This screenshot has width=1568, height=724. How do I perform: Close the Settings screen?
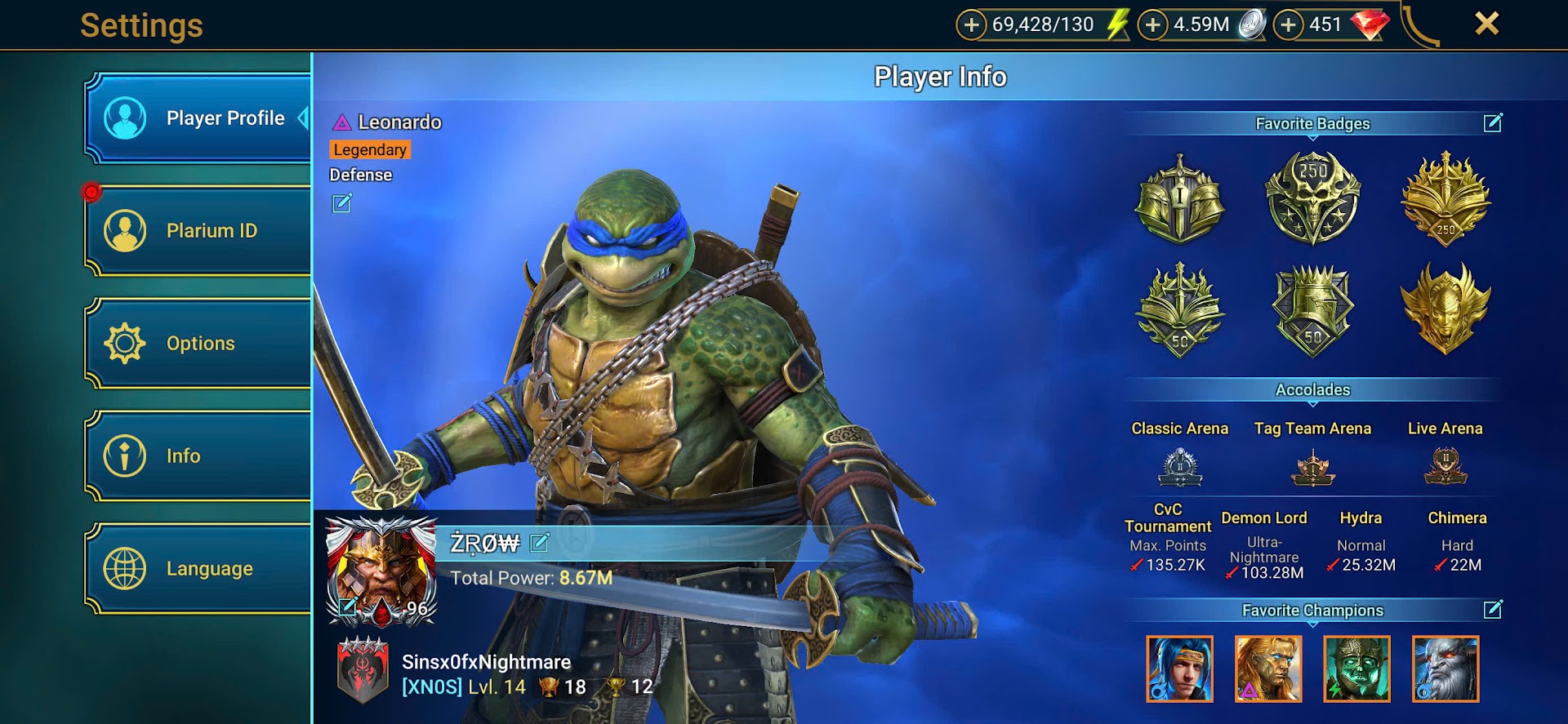1486,24
